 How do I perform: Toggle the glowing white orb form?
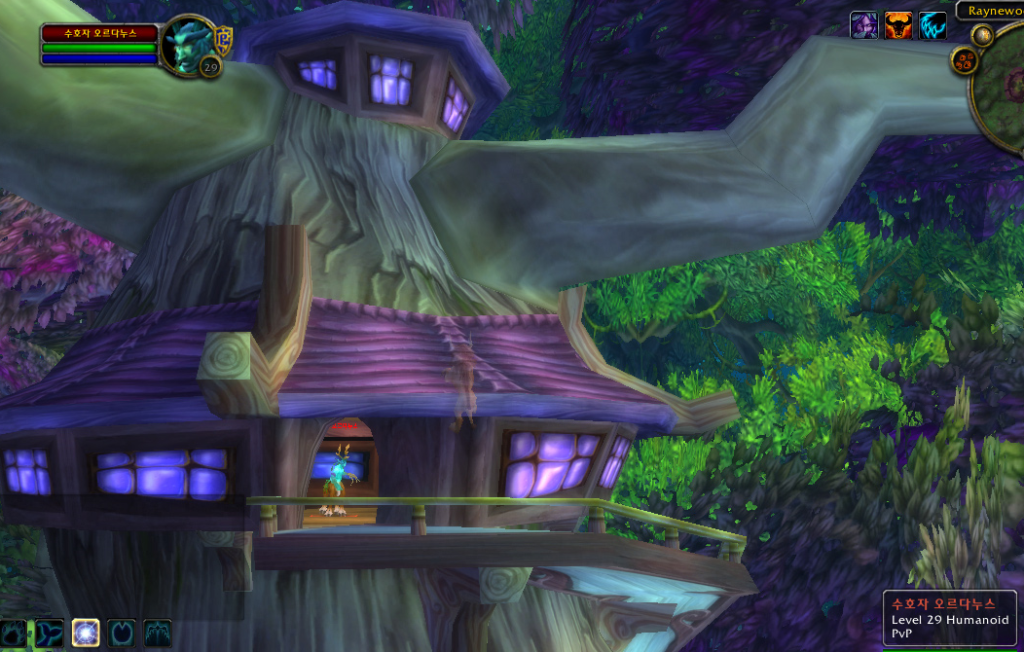coord(85,633)
